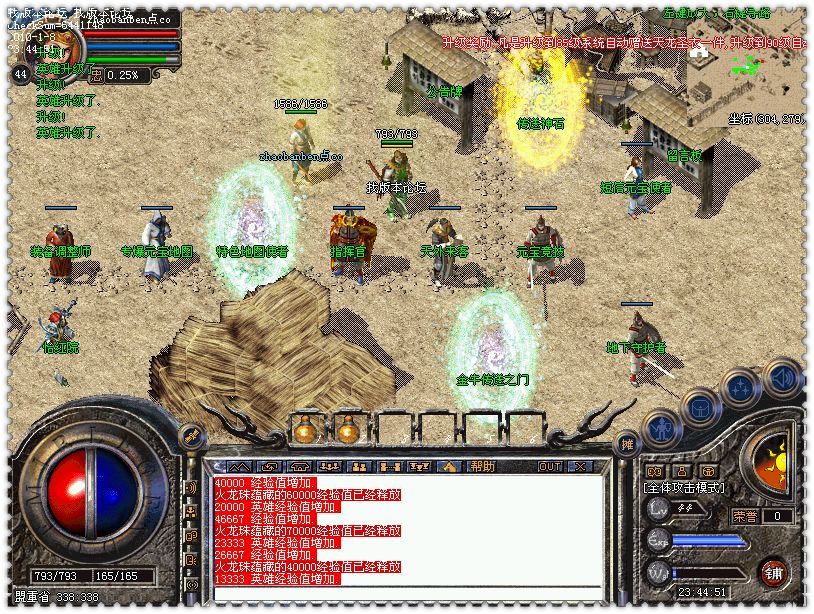This screenshot has height=614, width=814.
Task: Switch the 全体攻击模式 attack mode label
Action: (x=684, y=488)
